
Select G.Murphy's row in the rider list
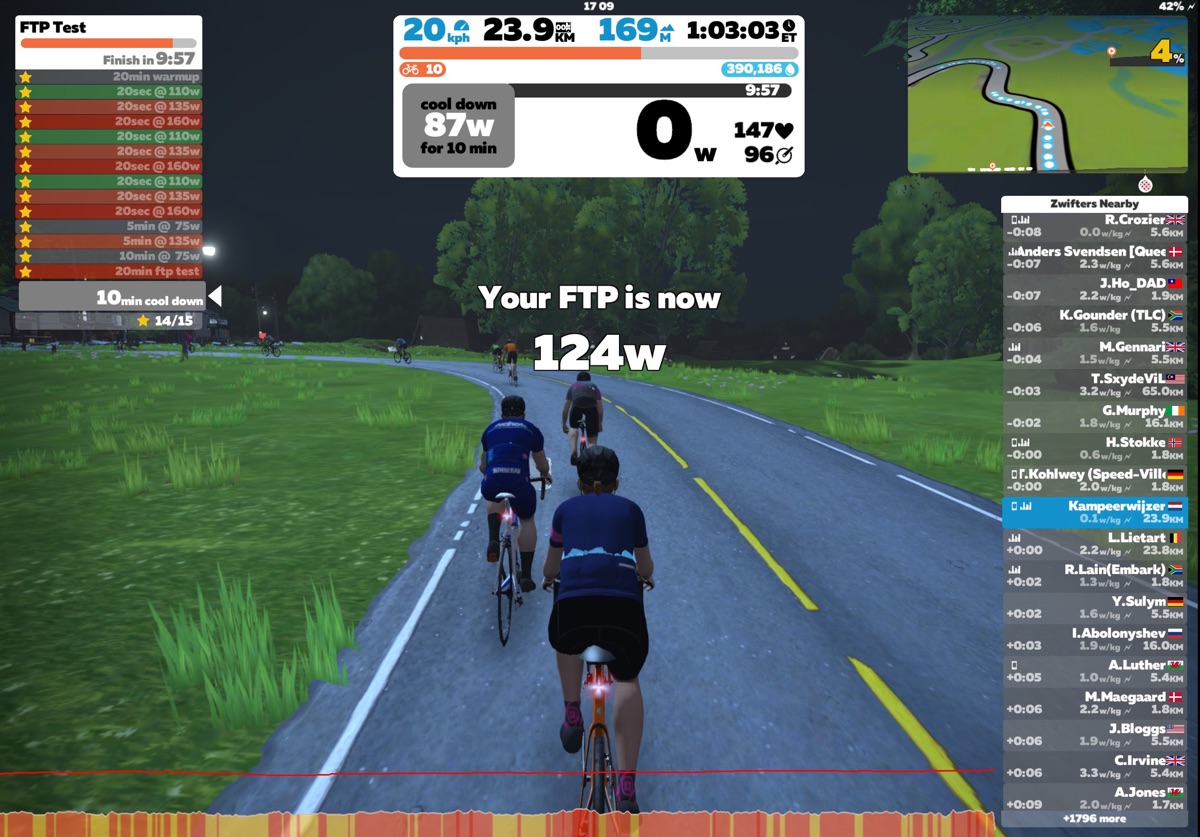tap(1094, 417)
